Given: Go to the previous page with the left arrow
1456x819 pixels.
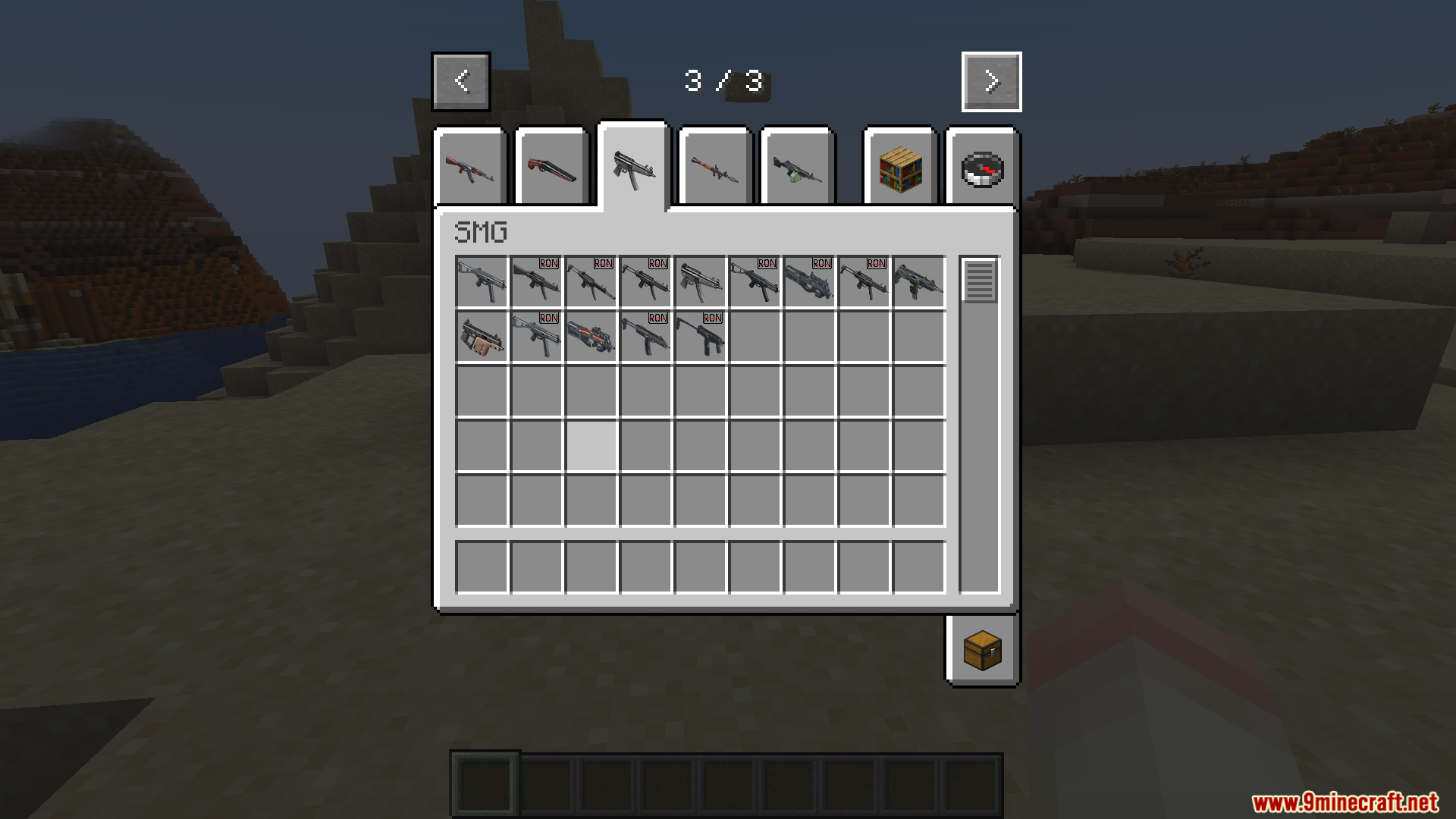Looking at the screenshot, I should tap(460, 82).
